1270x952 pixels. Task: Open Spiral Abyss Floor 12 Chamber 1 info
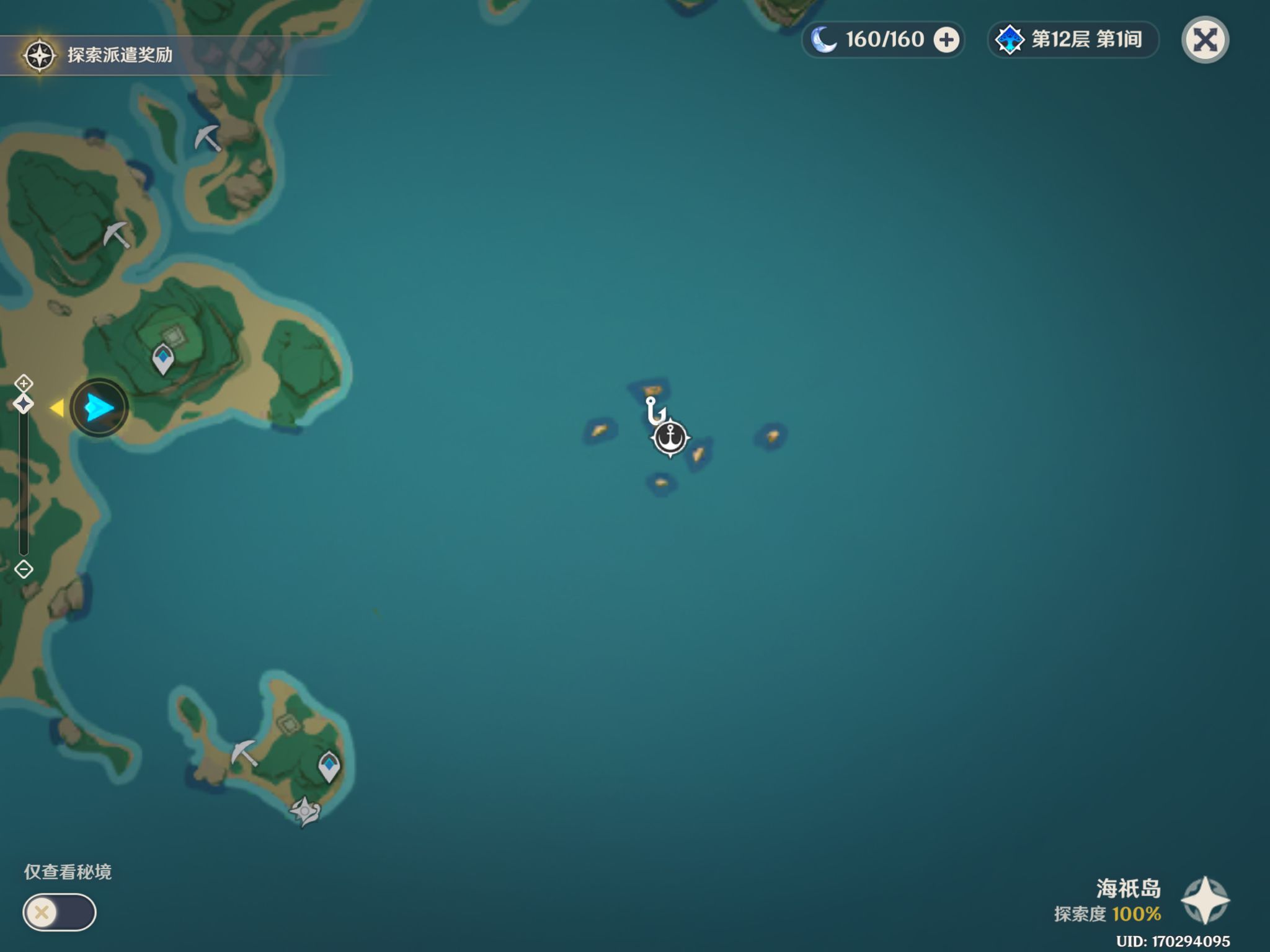pos(1073,40)
